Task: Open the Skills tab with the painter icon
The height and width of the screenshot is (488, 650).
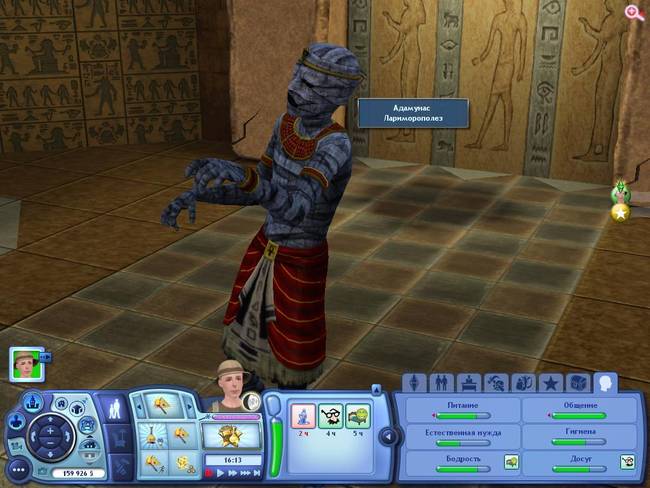Action: point(494,383)
